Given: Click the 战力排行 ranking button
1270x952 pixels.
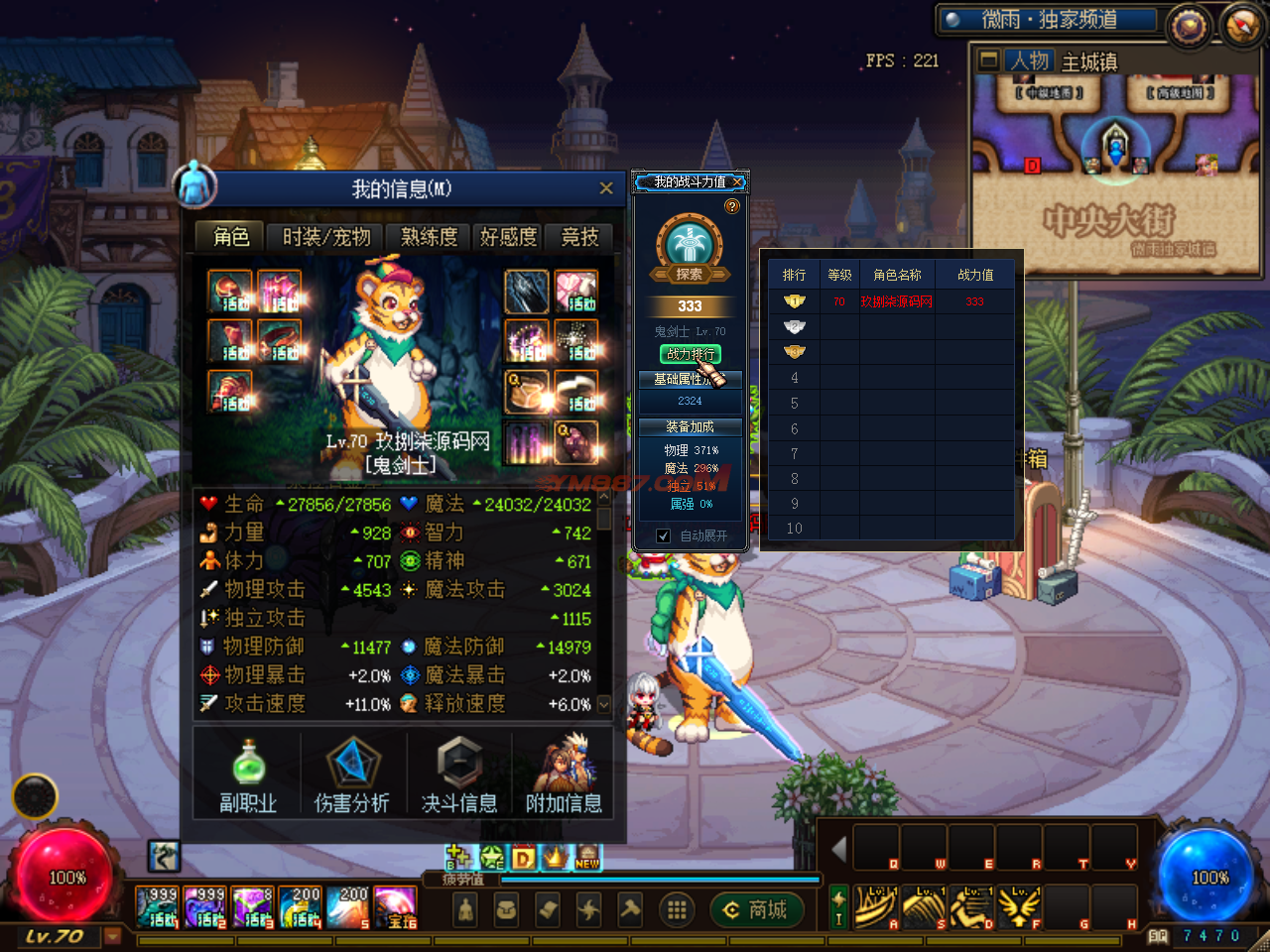Looking at the screenshot, I should click(x=690, y=354).
